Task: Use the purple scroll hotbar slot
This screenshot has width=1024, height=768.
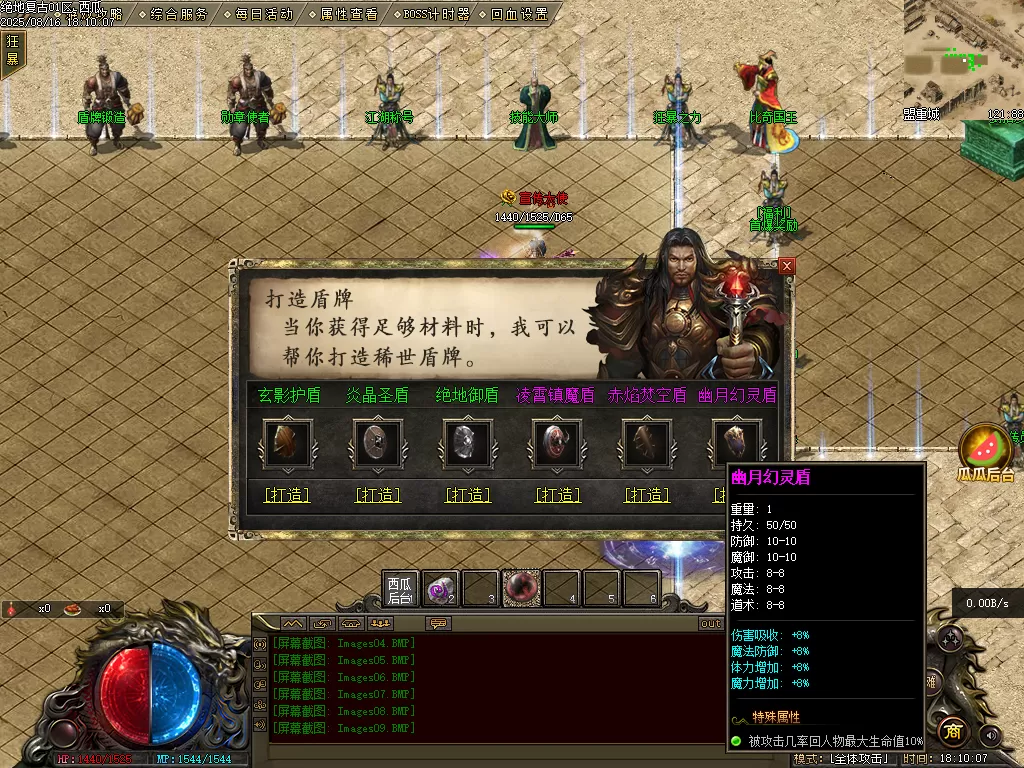Action: pyautogui.click(x=440, y=589)
